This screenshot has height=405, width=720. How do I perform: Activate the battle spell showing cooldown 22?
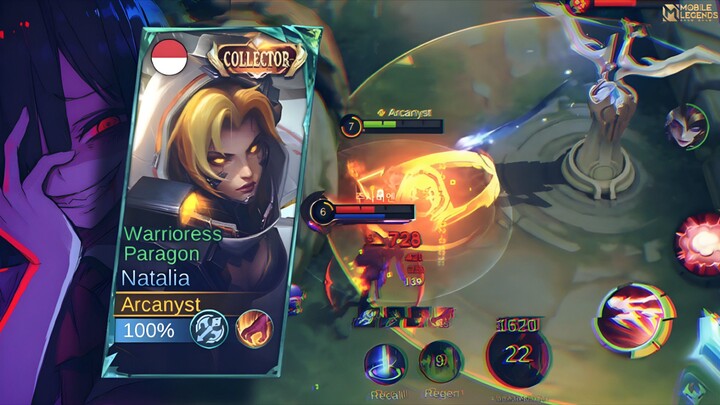[x=520, y=354]
